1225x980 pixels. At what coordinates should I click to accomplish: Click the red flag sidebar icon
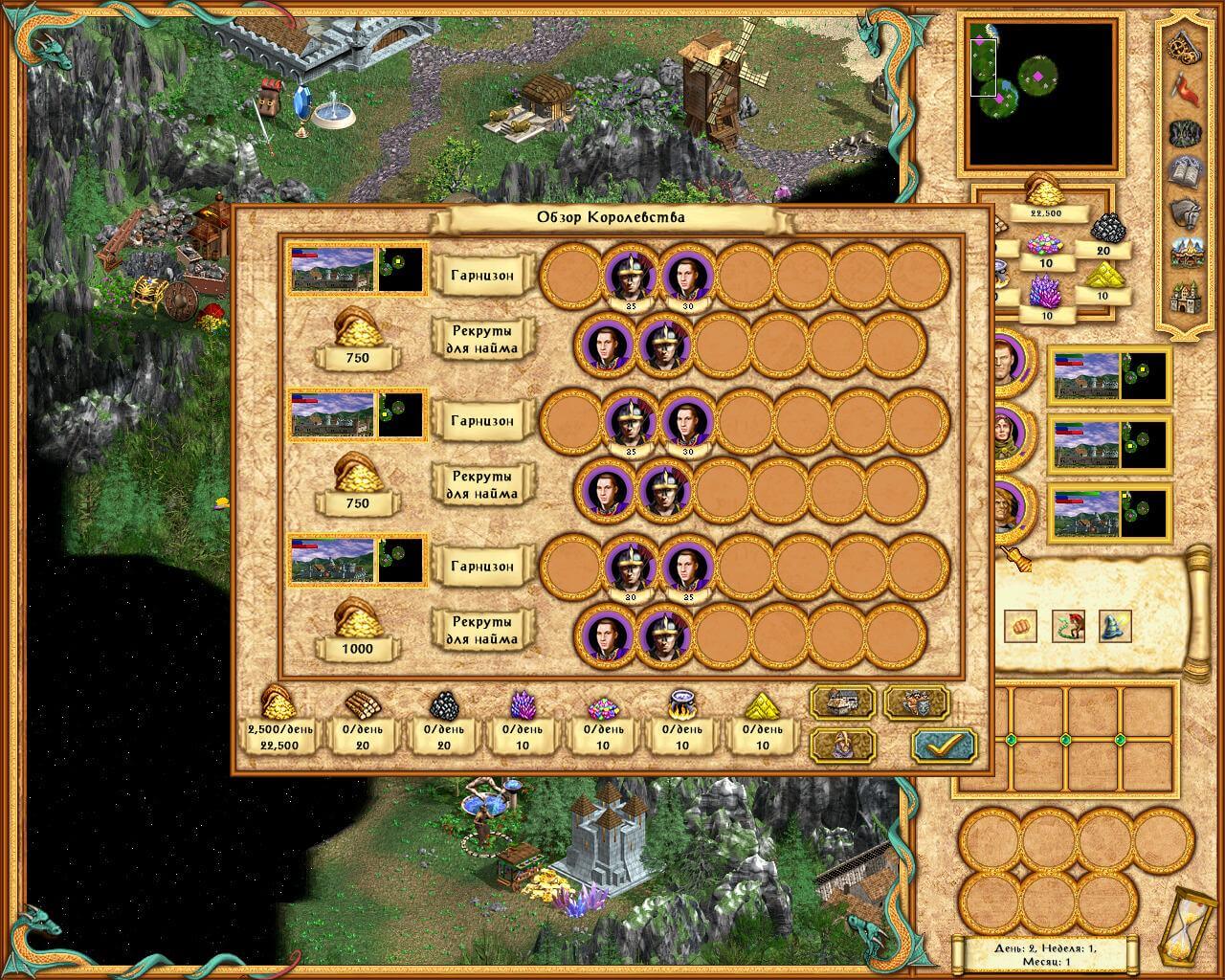point(1188,88)
